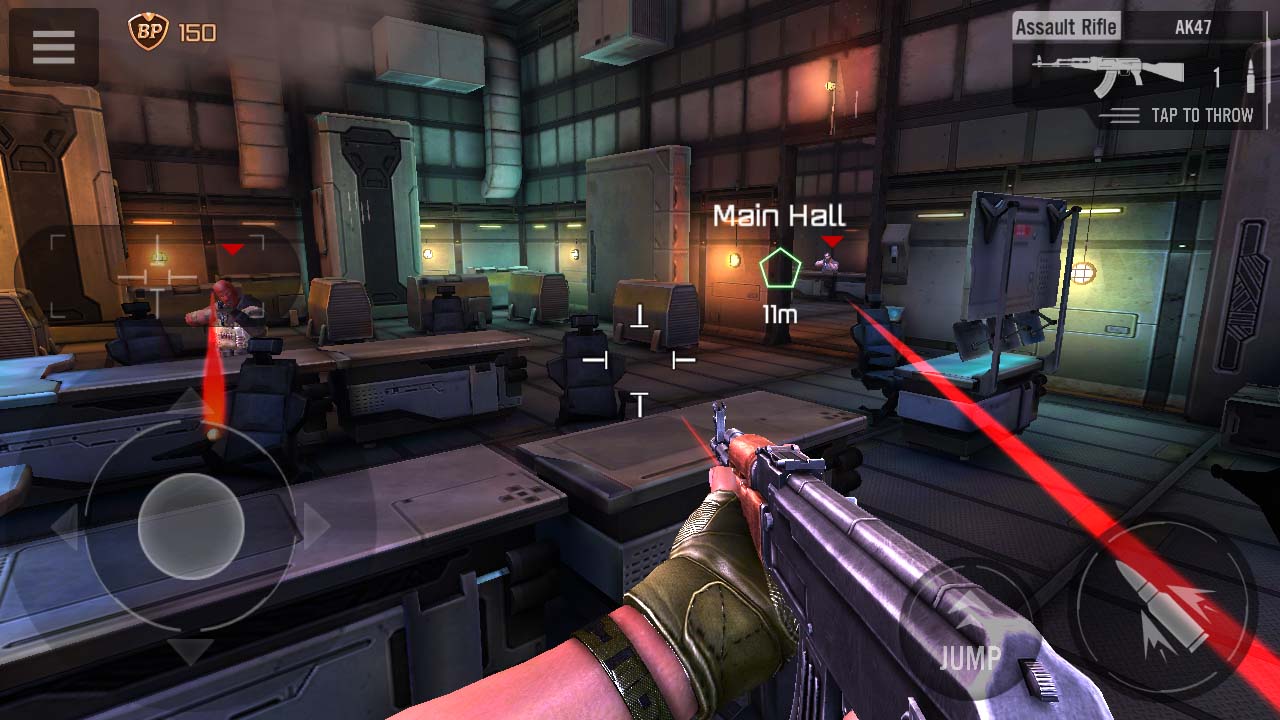1280x720 pixels.
Task: Click the BP battle points badge
Action: (148, 32)
